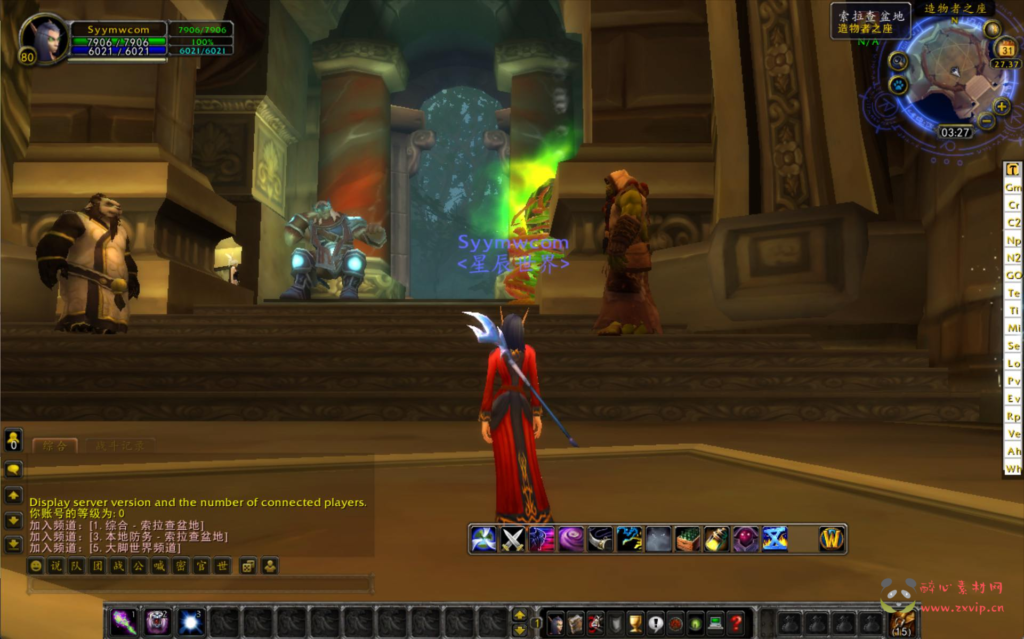Switch to the 综合 chat tab
The height and width of the screenshot is (639, 1024).
coord(55,446)
